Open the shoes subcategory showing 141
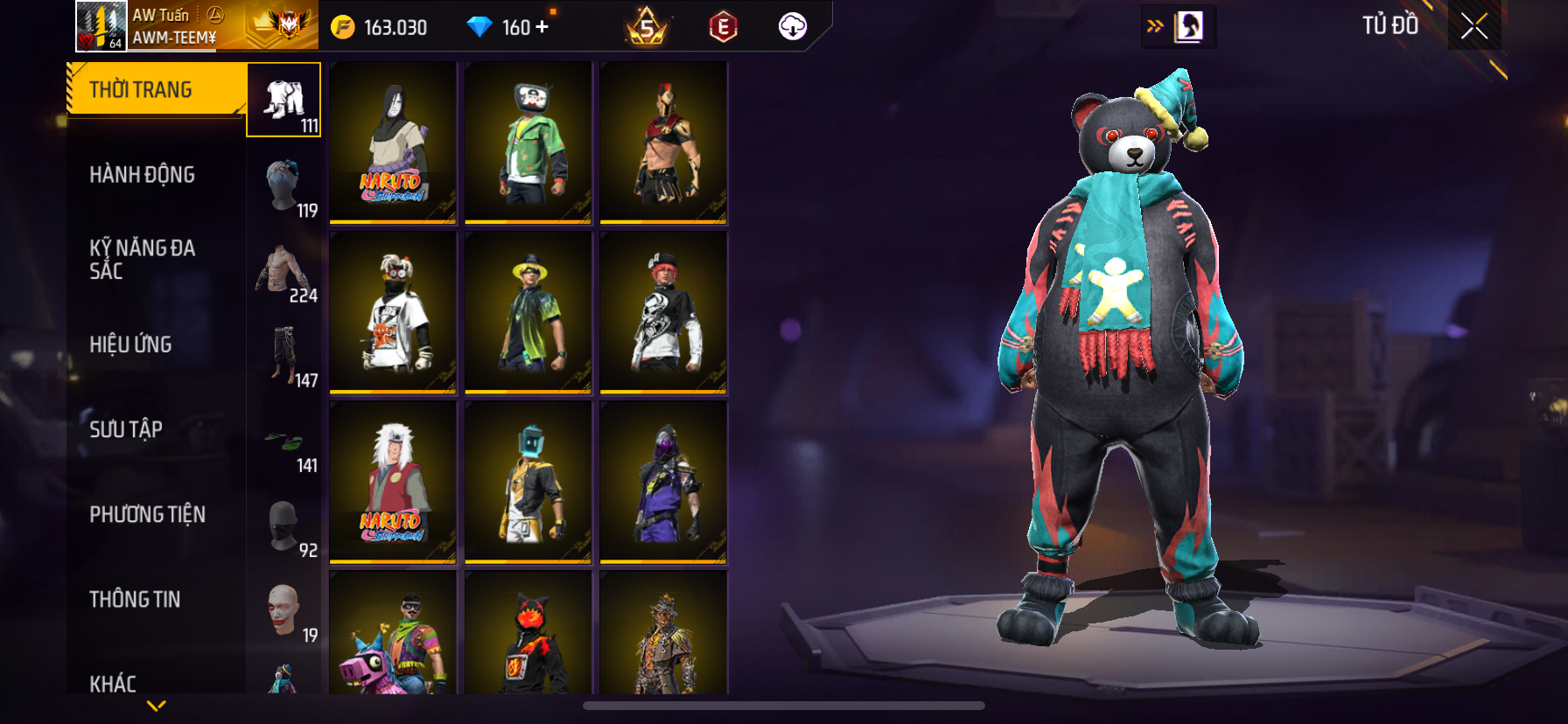 click(284, 440)
